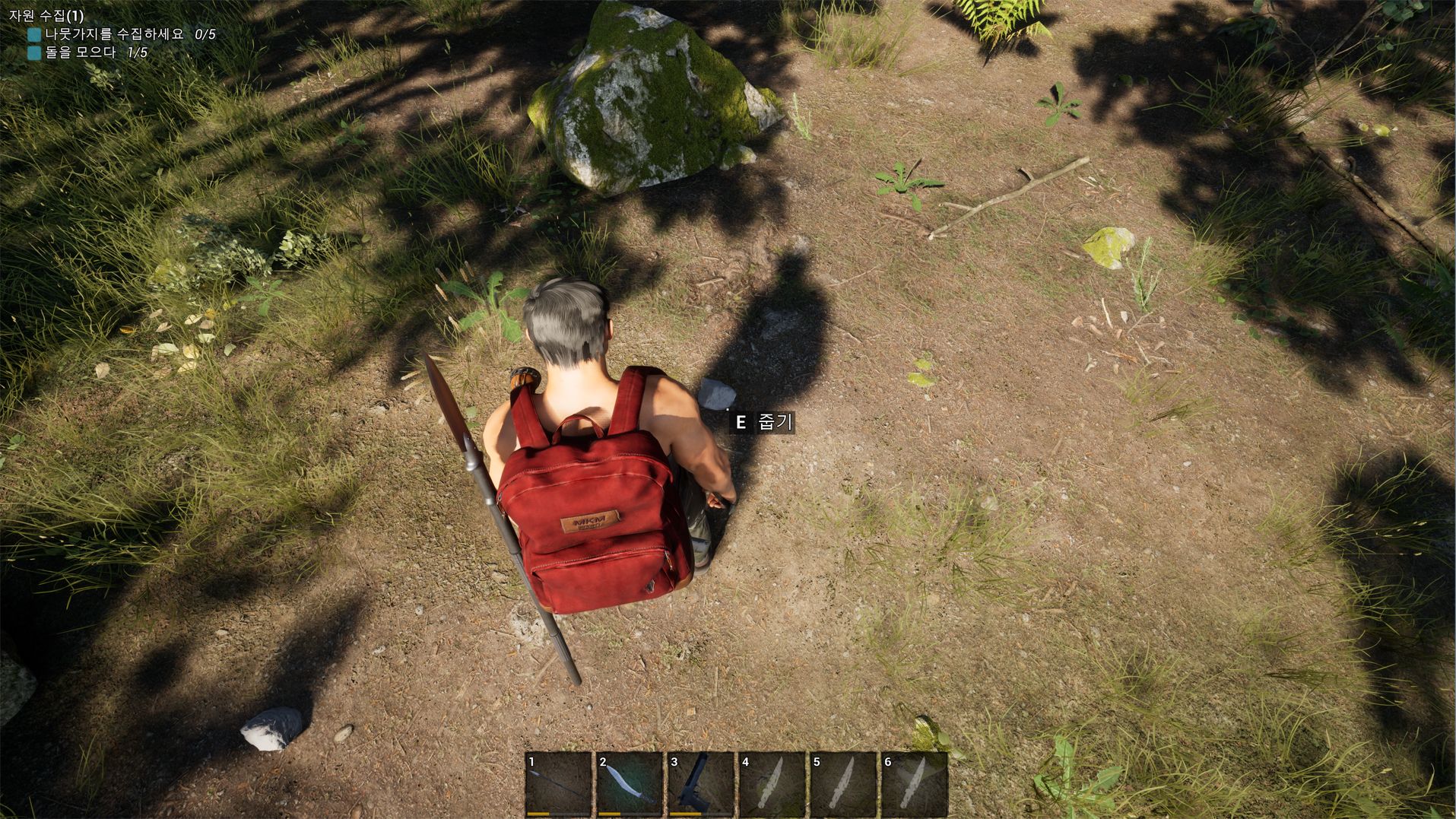Screen dimensions: 1456x819
Task: Equip the curved machete in slot 2
Action: click(630, 784)
